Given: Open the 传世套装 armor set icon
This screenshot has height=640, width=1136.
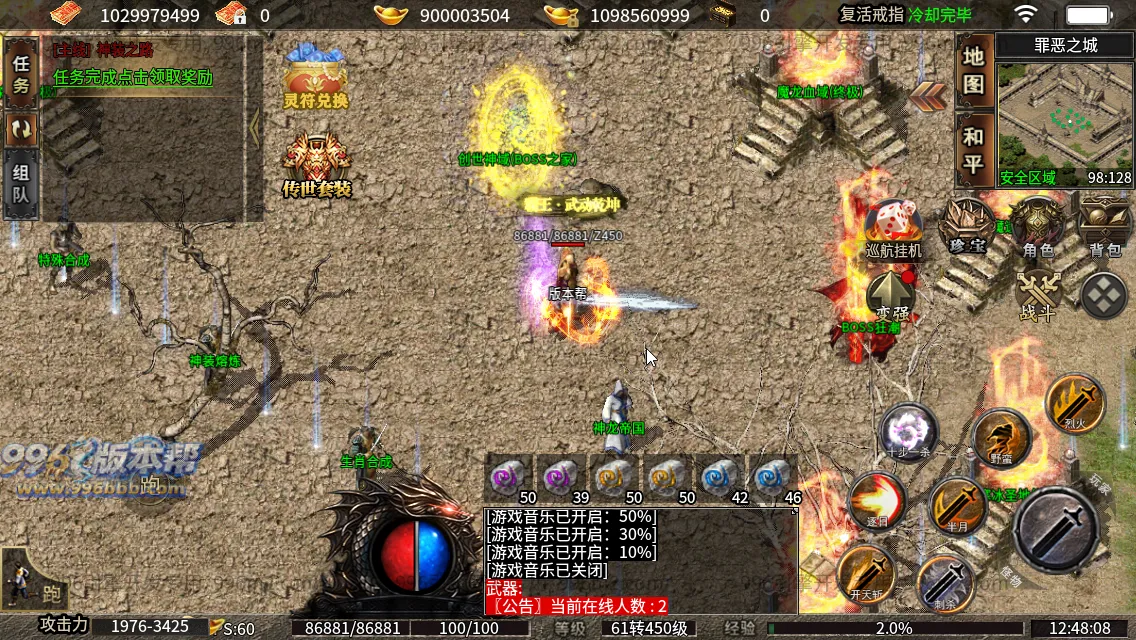Looking at the screenshot, I should (x=316, y=165).
